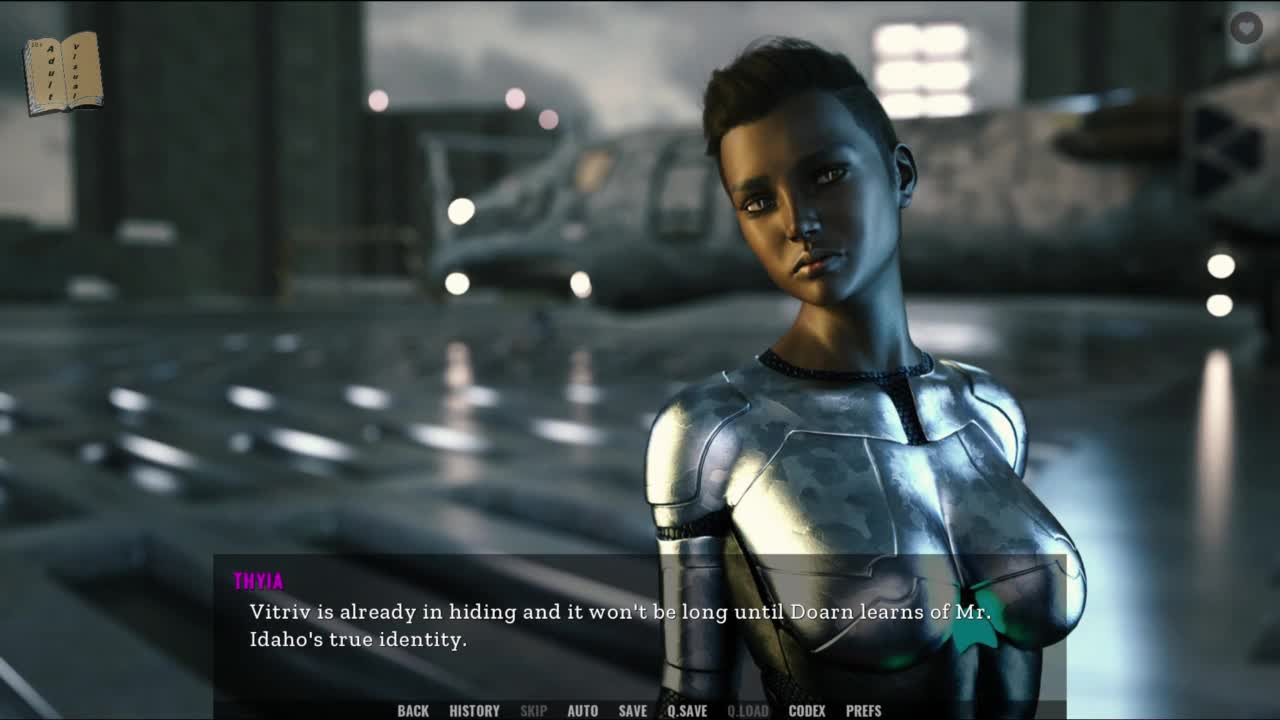Go back with the BACK button
Image resolution: width=1280 pixels, height=720 pixels.
click(x=413, y=711)
